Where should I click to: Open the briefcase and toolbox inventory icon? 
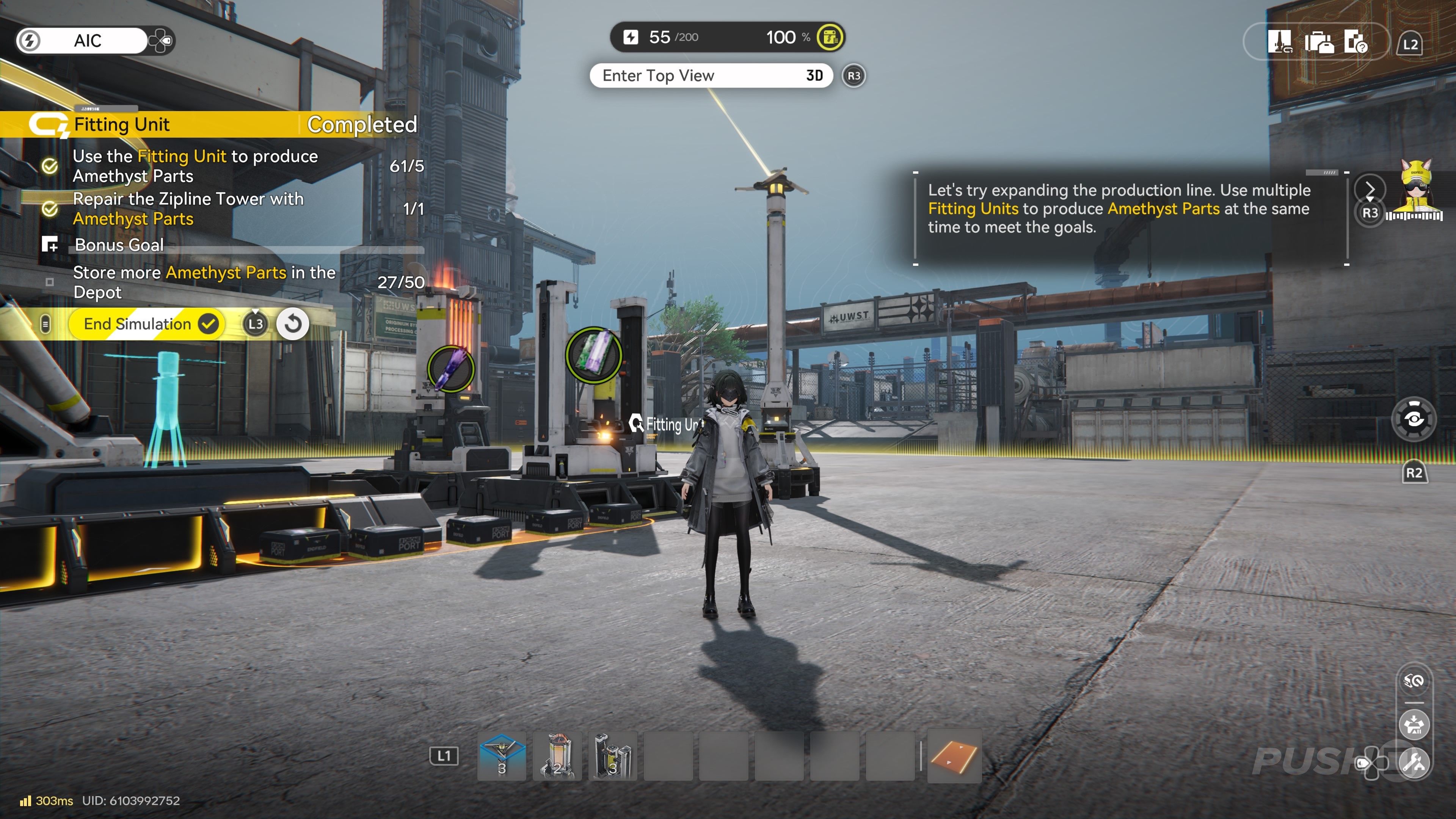(x=1319, y=42)
